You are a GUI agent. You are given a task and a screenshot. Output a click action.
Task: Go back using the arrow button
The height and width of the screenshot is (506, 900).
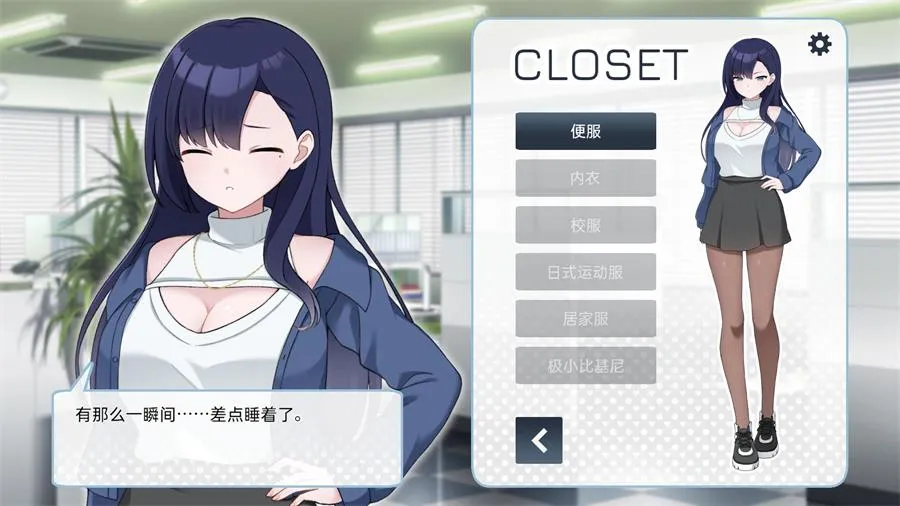[x=539, y=440]
